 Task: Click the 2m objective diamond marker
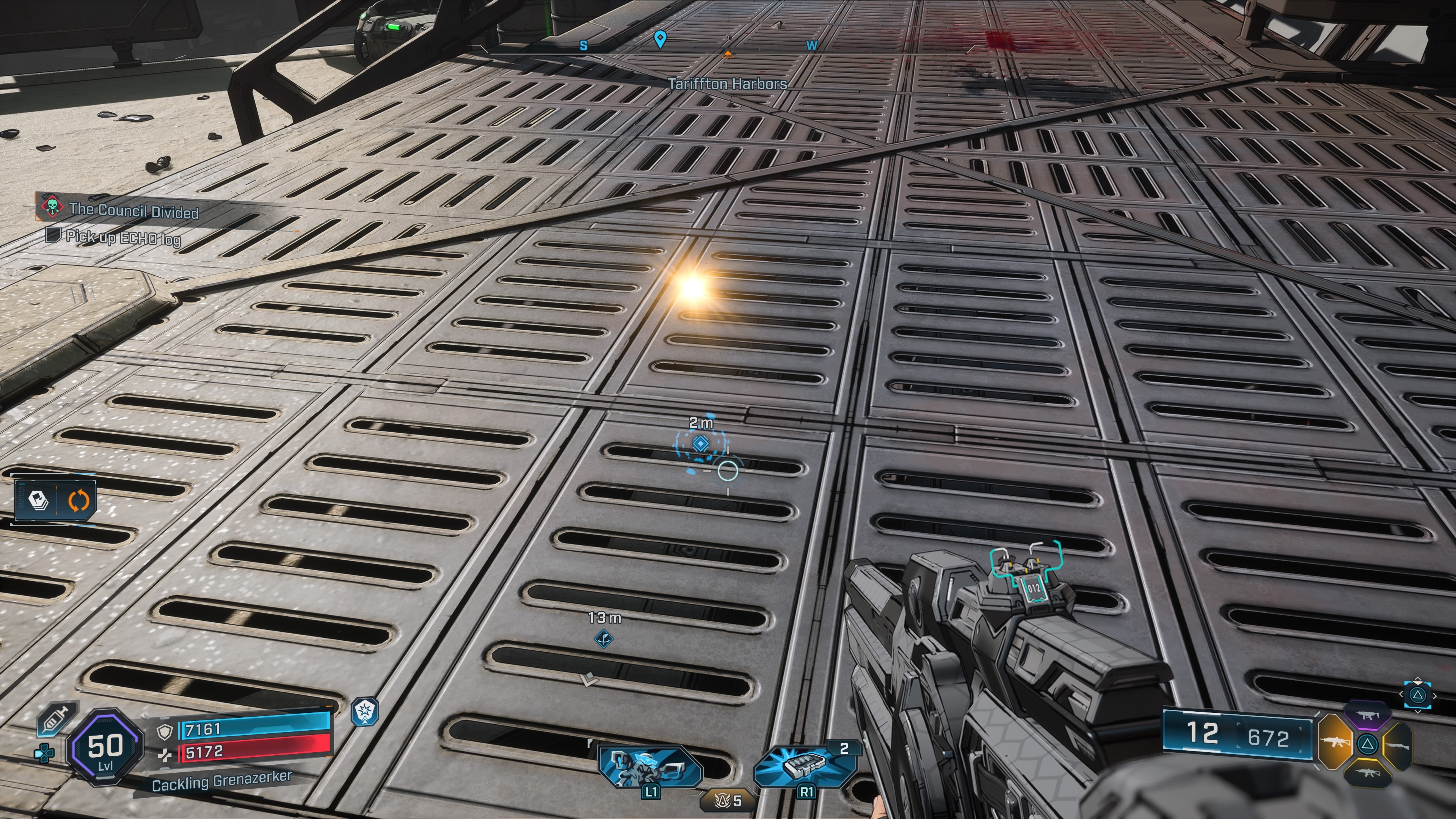point(700,444)
